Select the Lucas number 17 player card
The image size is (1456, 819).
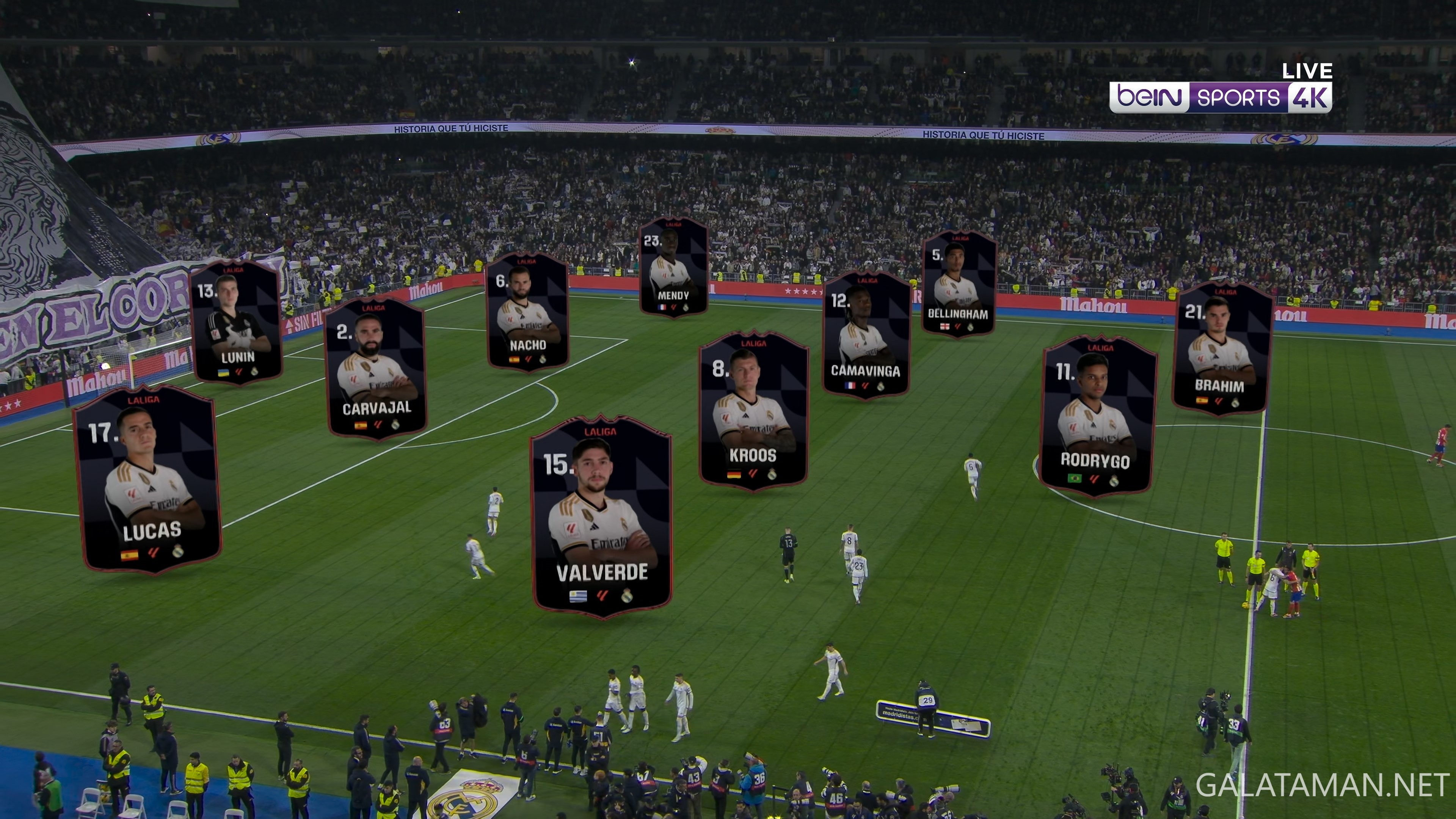147,479
